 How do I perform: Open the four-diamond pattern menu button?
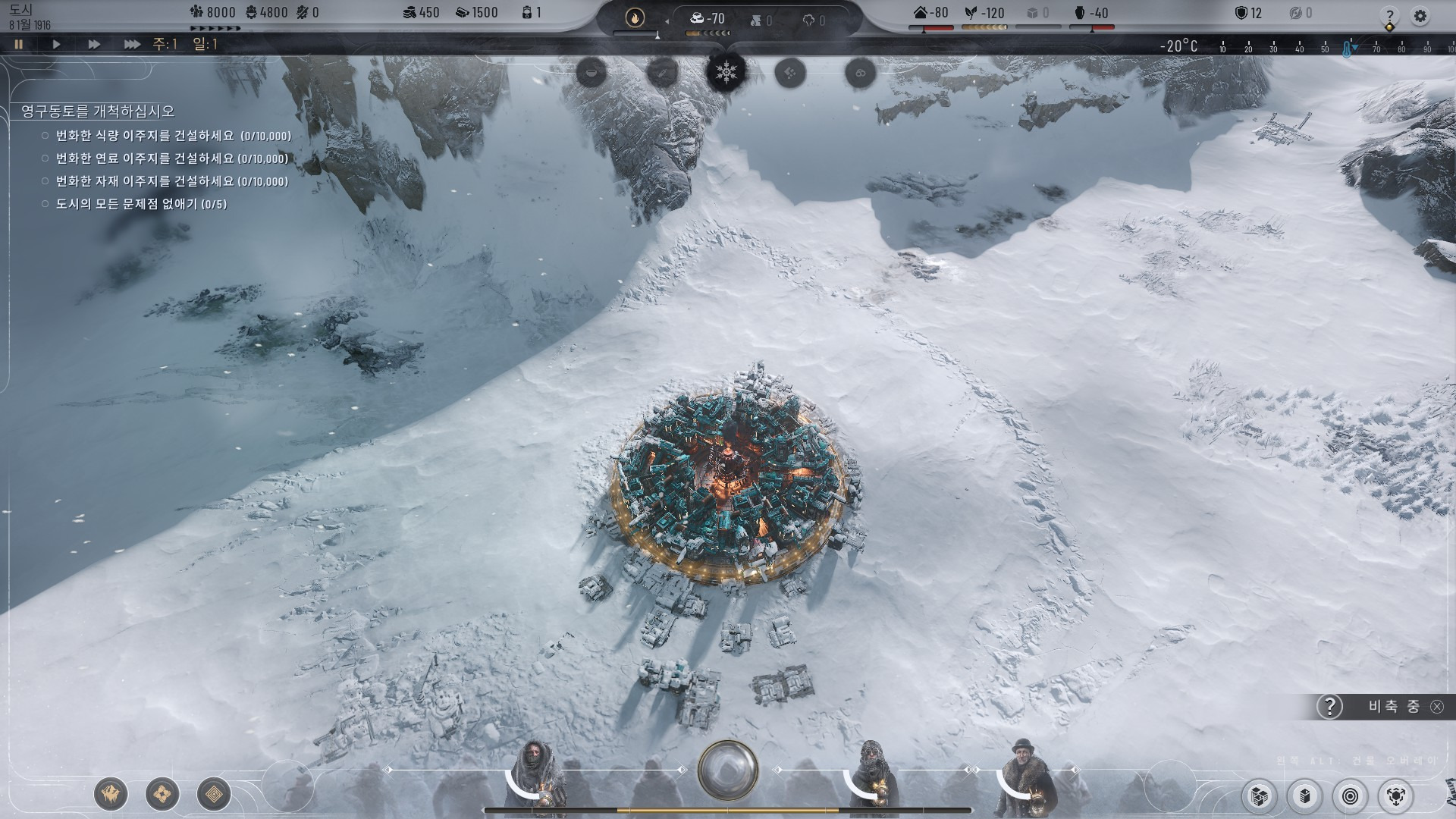pos(162,794)
